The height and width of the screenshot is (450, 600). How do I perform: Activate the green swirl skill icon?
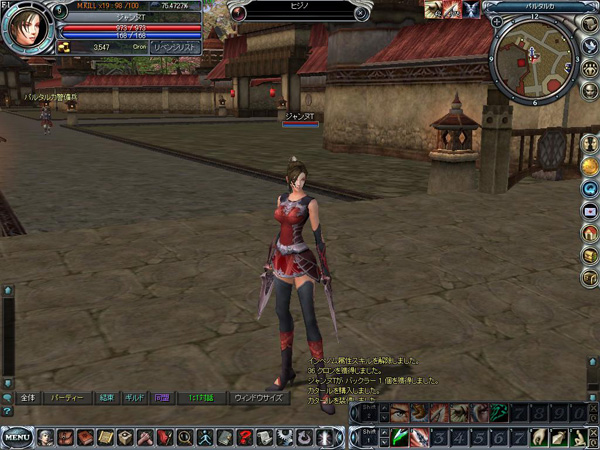tap(502, 412)
